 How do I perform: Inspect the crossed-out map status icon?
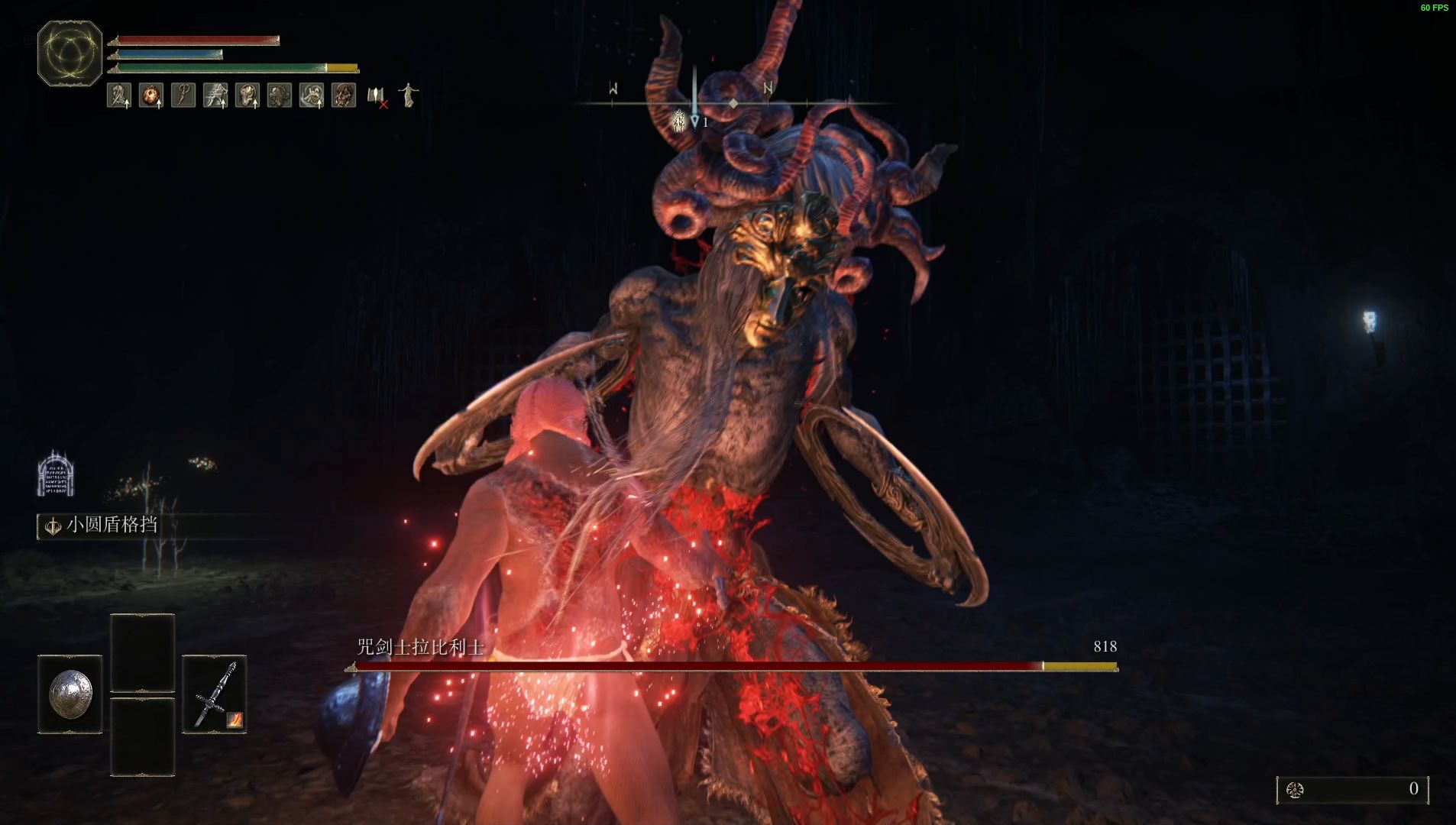point(377,96)
